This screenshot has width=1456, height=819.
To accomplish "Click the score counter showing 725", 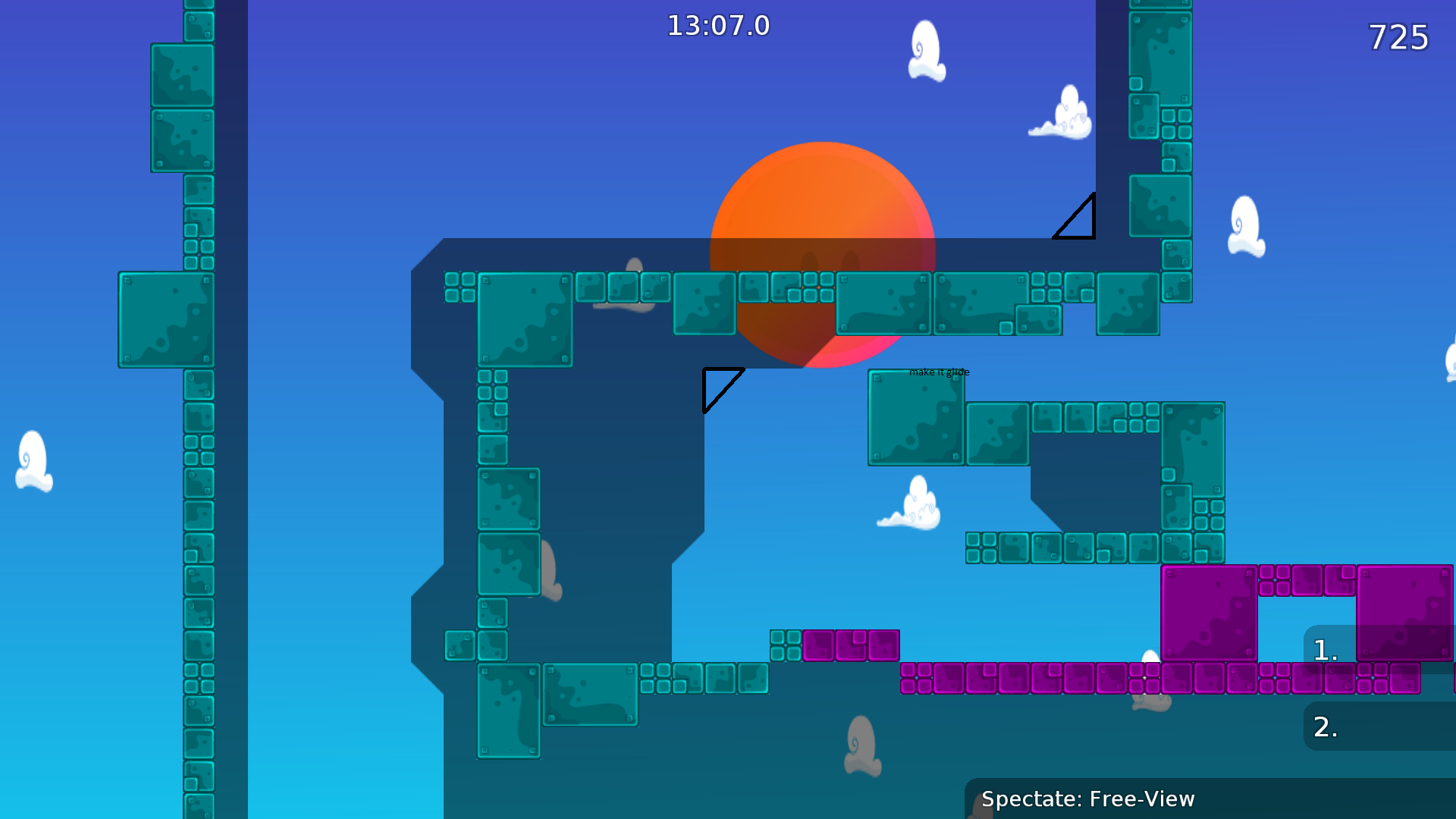I will tap(1398, 37).
